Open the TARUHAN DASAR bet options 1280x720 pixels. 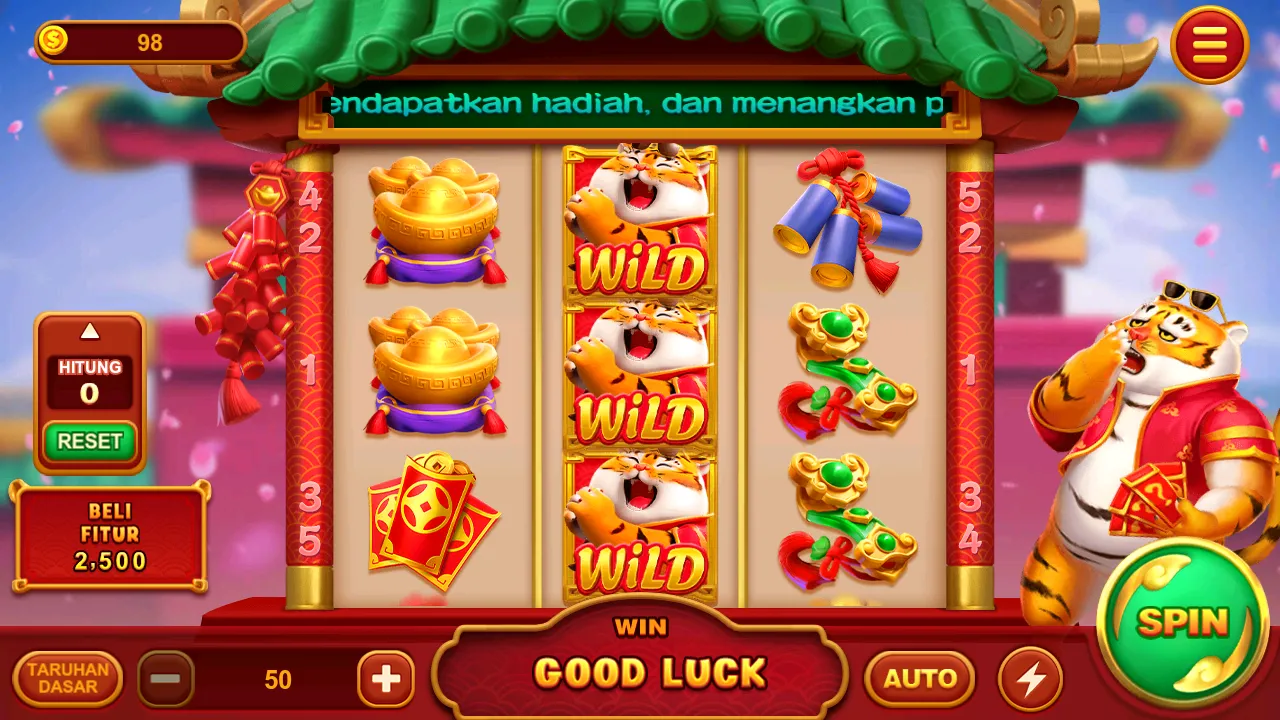[x=66, y=681]
